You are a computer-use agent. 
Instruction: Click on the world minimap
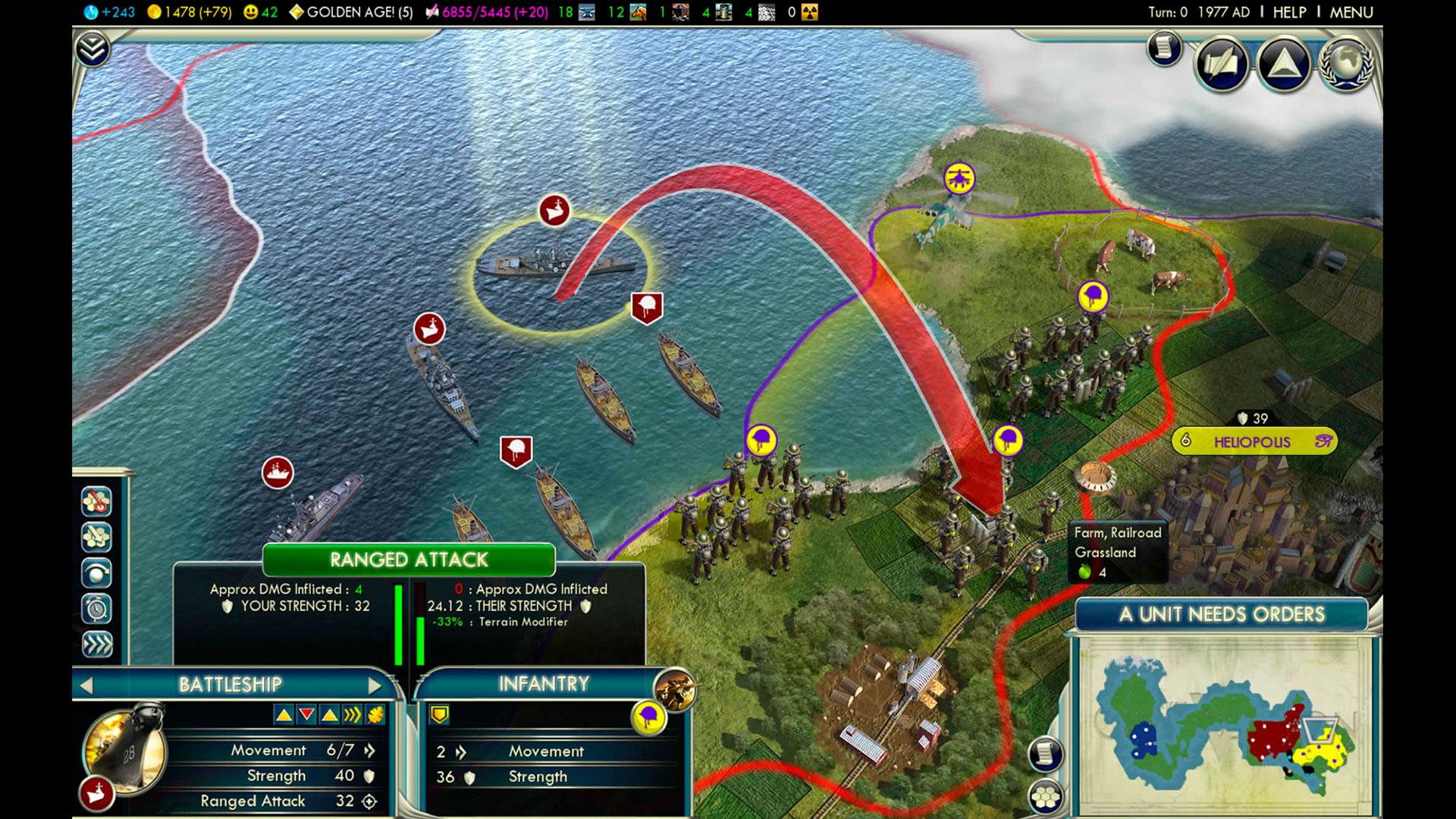pyautogui.click(x=1225, y=724)
